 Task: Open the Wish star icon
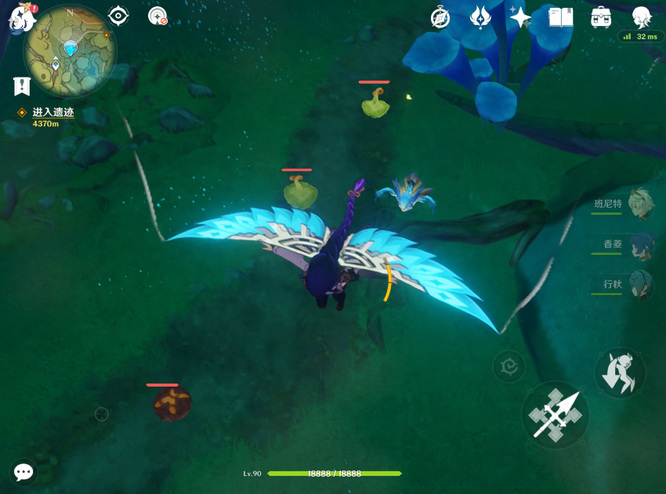[x=520, y=17]
